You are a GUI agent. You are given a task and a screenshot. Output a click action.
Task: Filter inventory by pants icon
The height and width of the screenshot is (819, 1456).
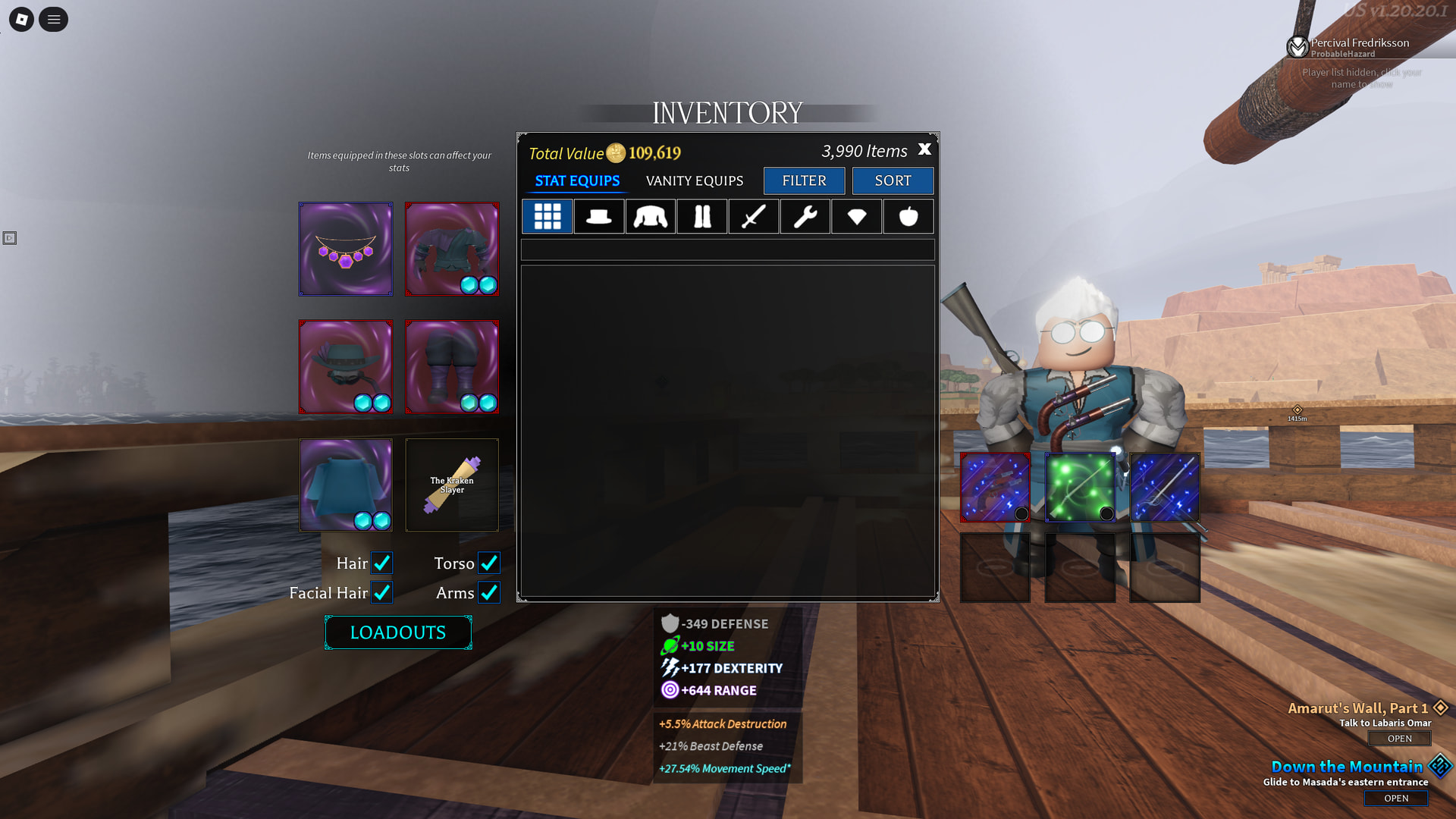(x=701, y=216)
